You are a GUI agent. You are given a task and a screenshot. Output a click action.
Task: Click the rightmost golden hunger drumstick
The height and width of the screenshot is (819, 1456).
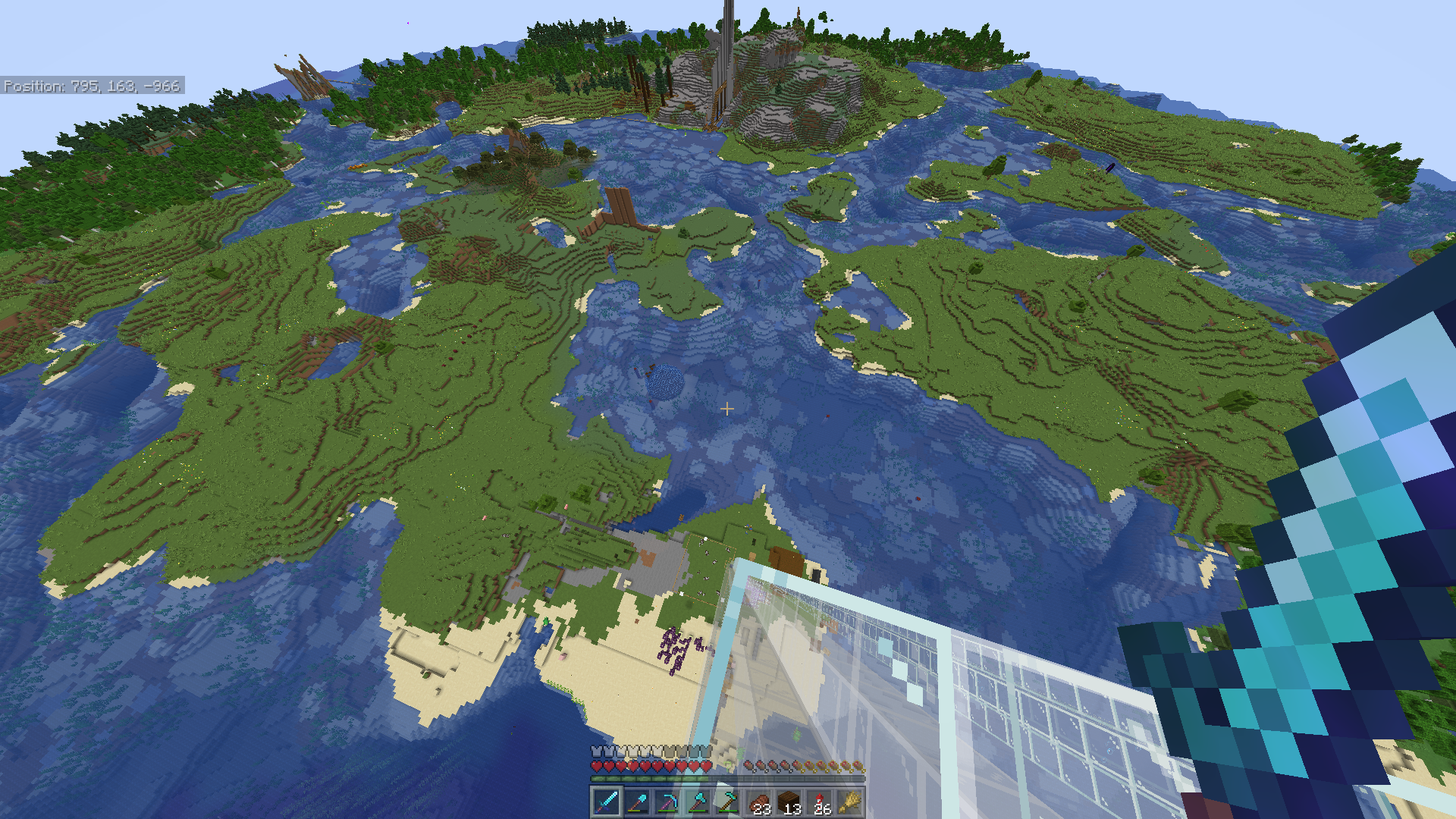(861, 766)
